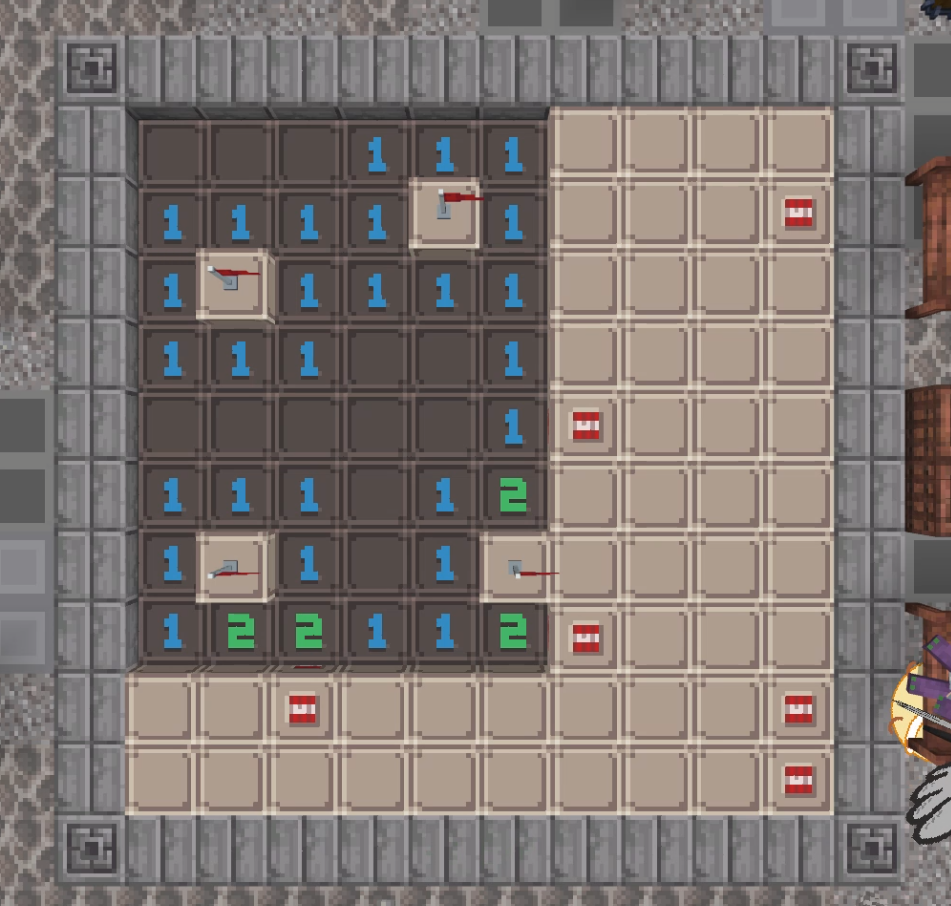Select the flagged tile between two green 2s

[514, 568]
